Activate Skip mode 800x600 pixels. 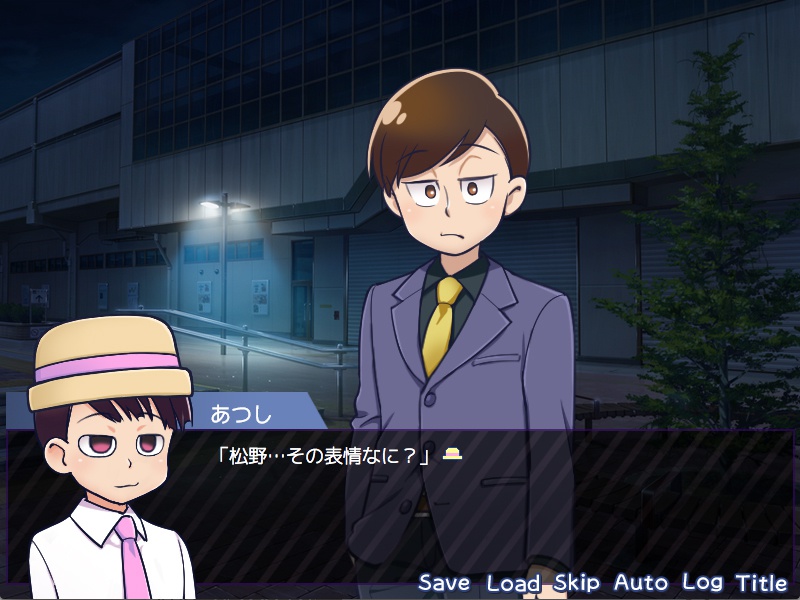coord(576,582)
